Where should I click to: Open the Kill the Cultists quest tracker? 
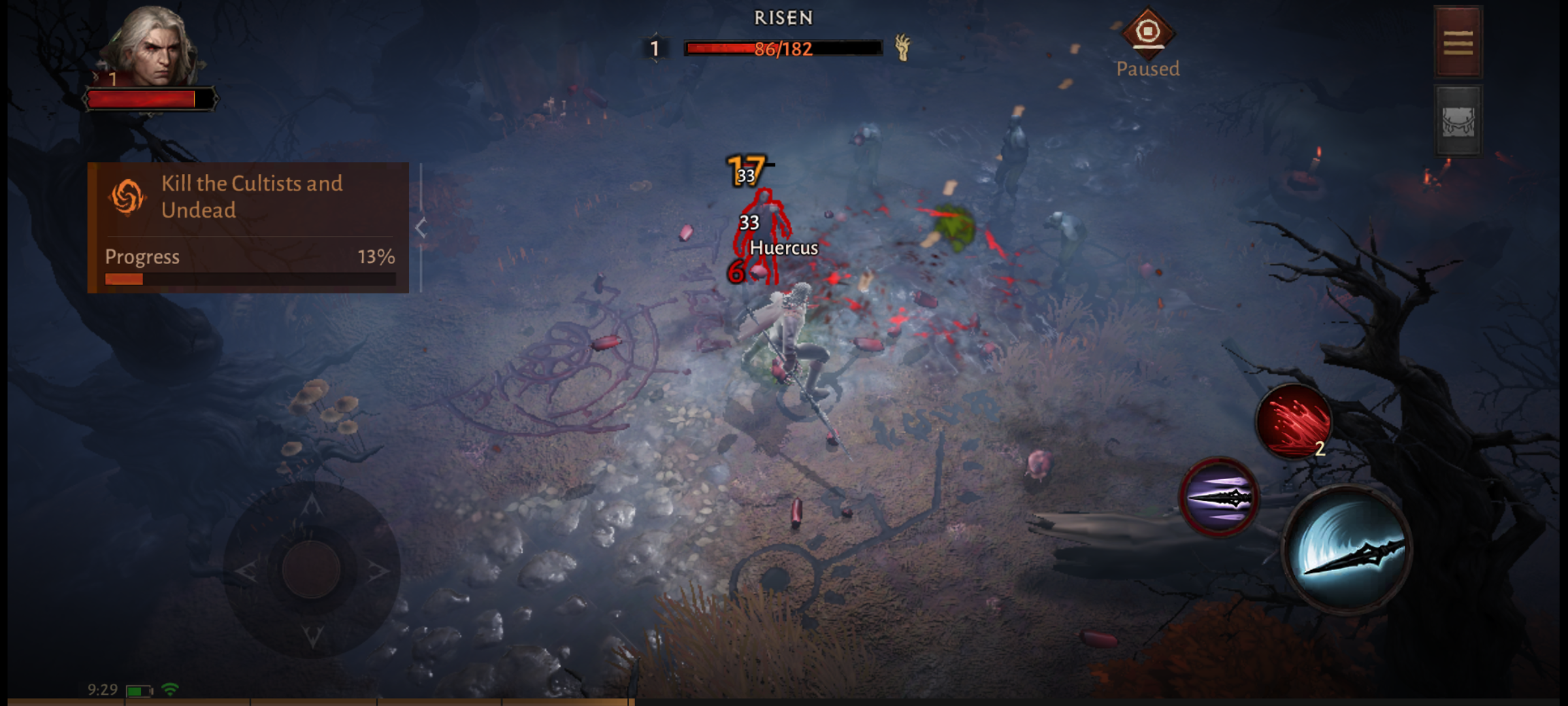248,227
